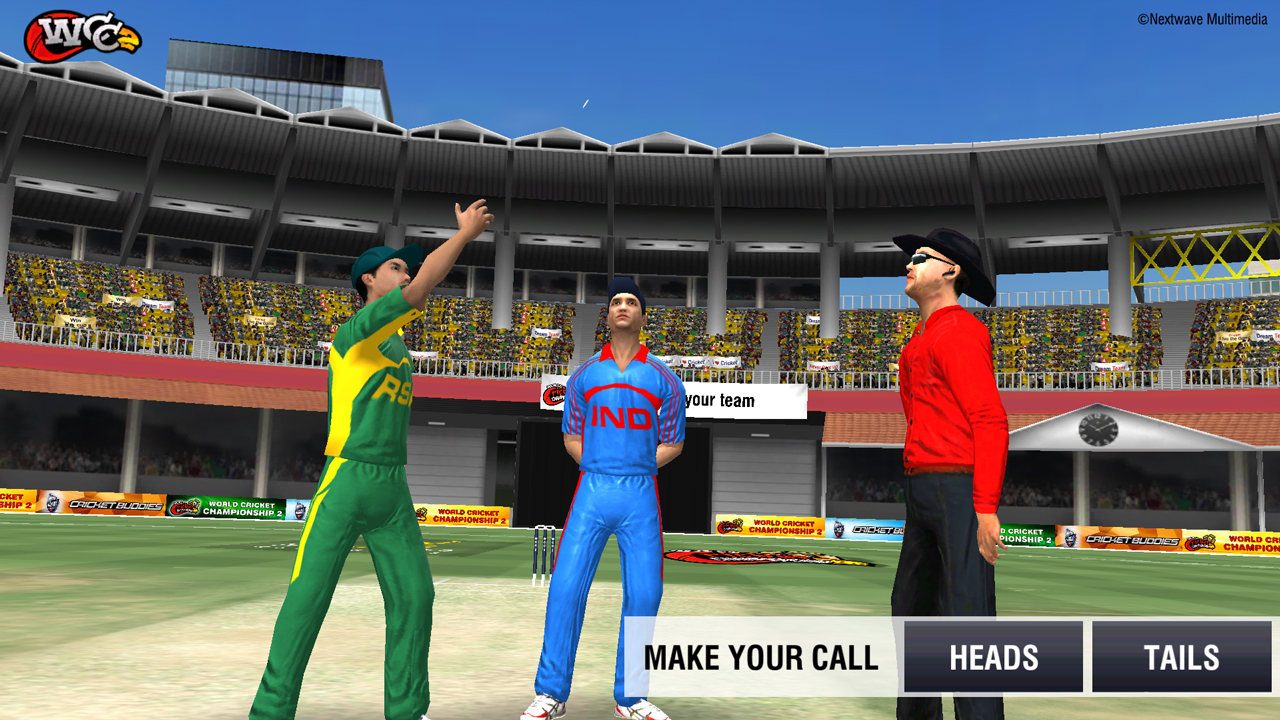Click the MAKE YOUR CALL banner
This screenshot has height=720, width=1280.
tap(763, 657)
